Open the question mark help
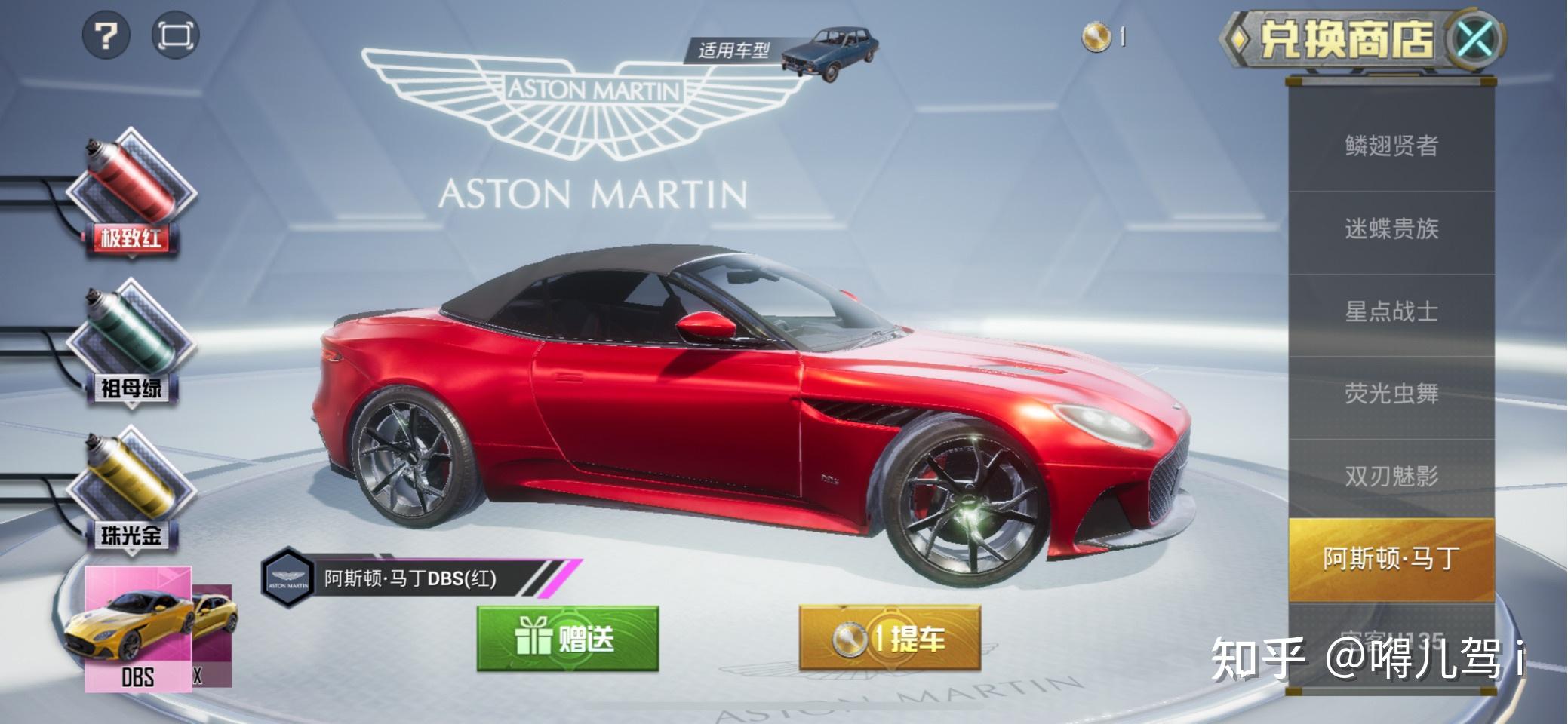1568x724 pixels. pyautogui.click(x=106, y=35)
